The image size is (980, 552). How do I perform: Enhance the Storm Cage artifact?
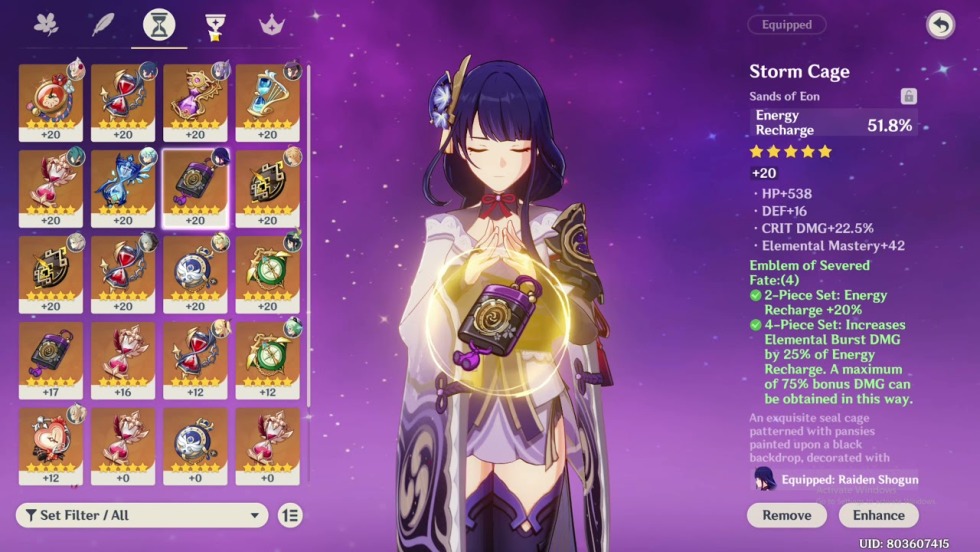click(x=878, y=515)
